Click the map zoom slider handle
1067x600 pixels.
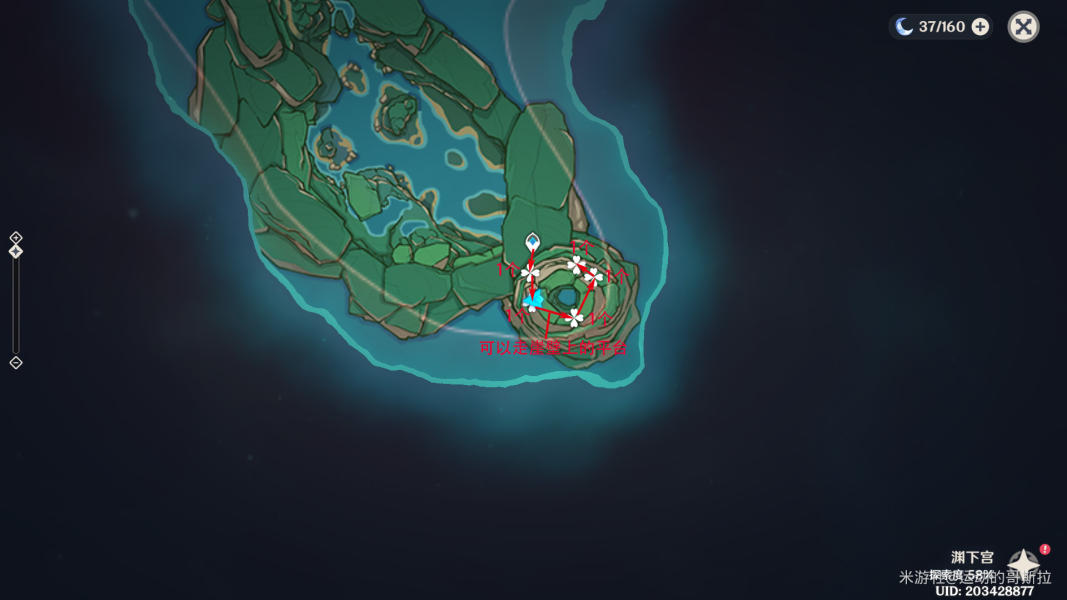tap(16, 251)
